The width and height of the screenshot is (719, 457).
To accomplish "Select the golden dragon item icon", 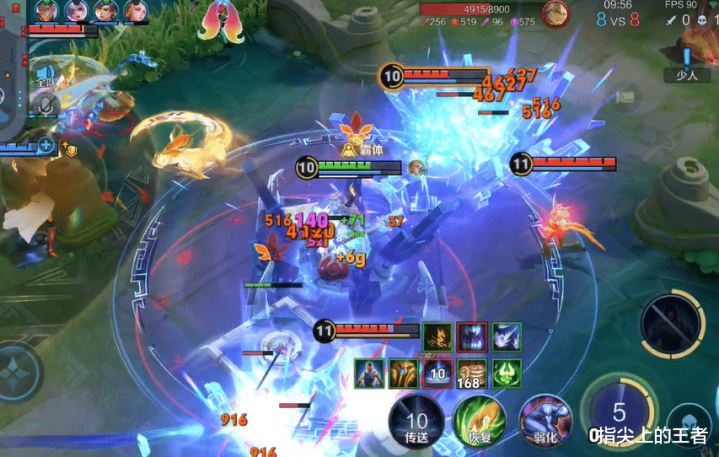I will (437, 337).
